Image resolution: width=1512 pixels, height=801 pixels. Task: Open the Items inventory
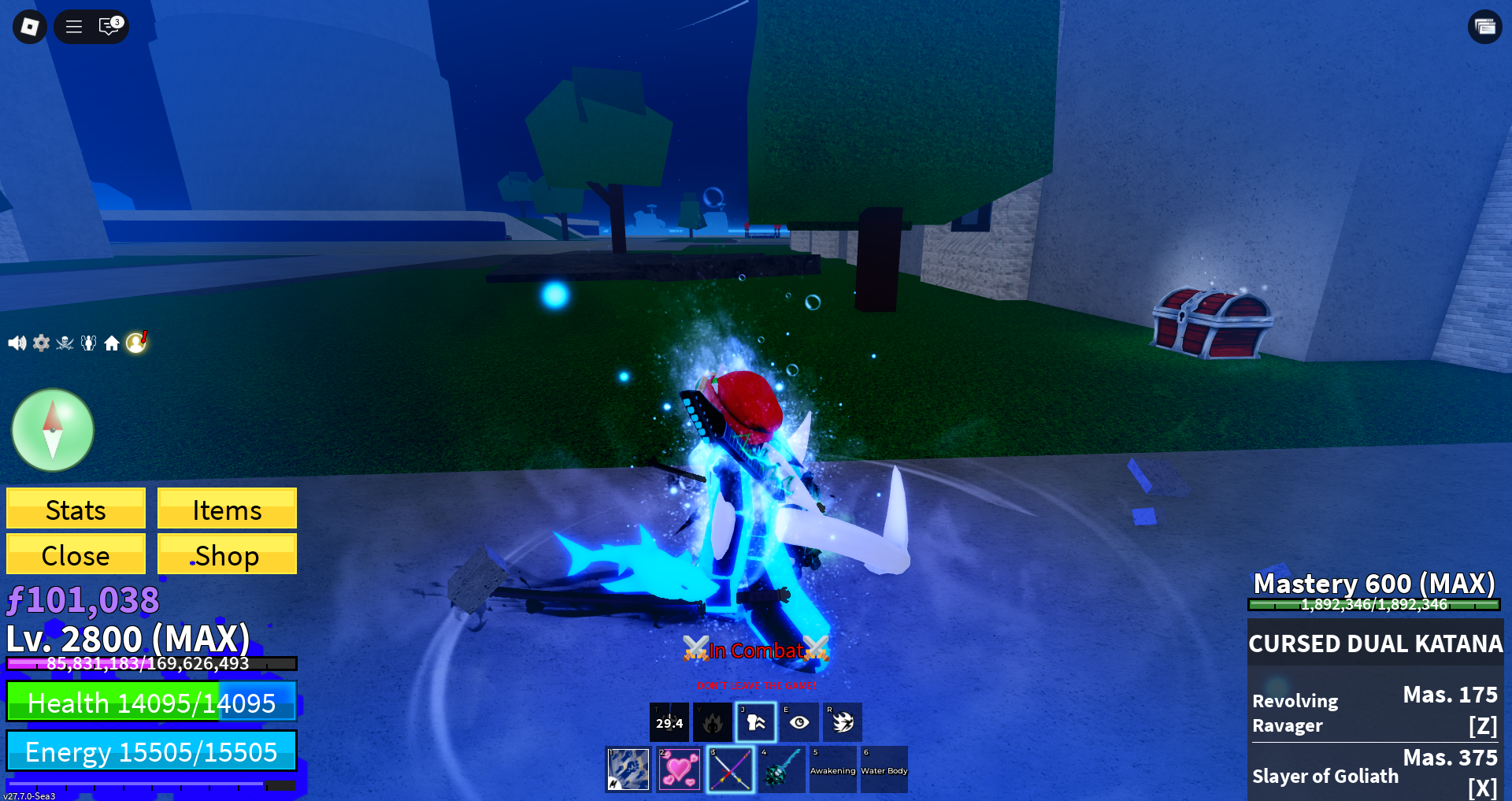tap(227, 509)
